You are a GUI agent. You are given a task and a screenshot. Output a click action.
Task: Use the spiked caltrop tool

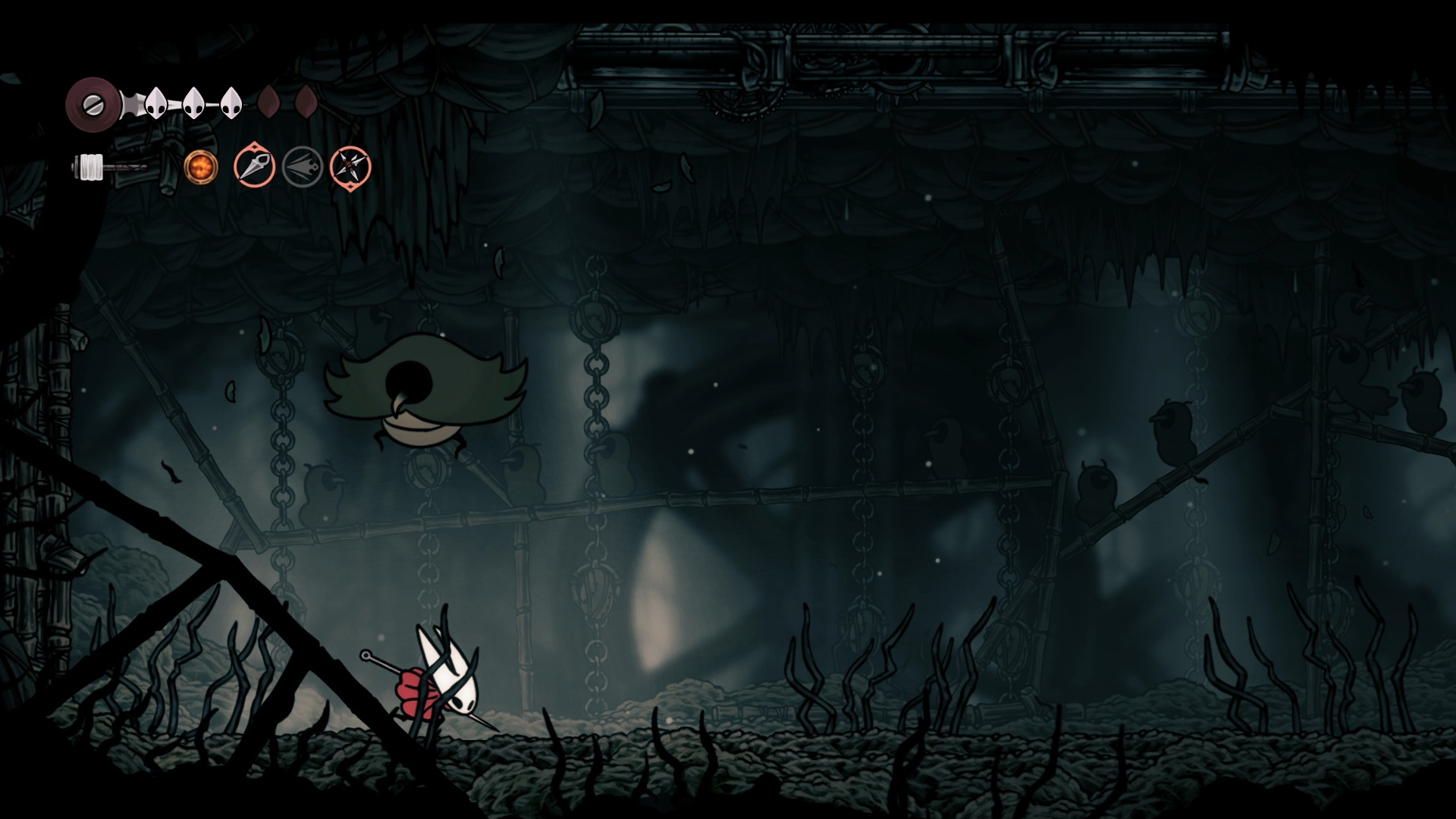point(350,167)
